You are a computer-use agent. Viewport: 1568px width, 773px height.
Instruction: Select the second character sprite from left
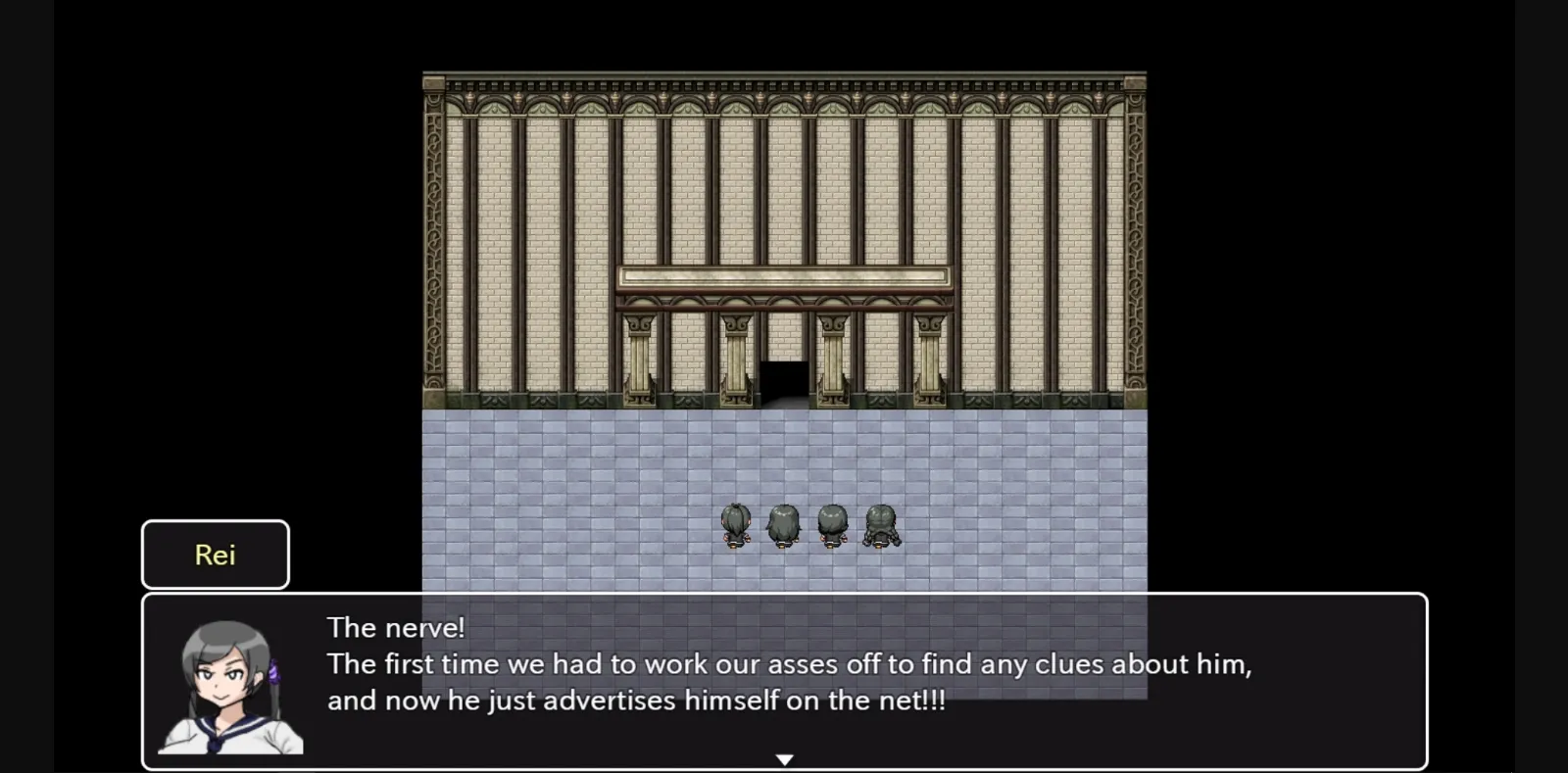pos(783,524)
